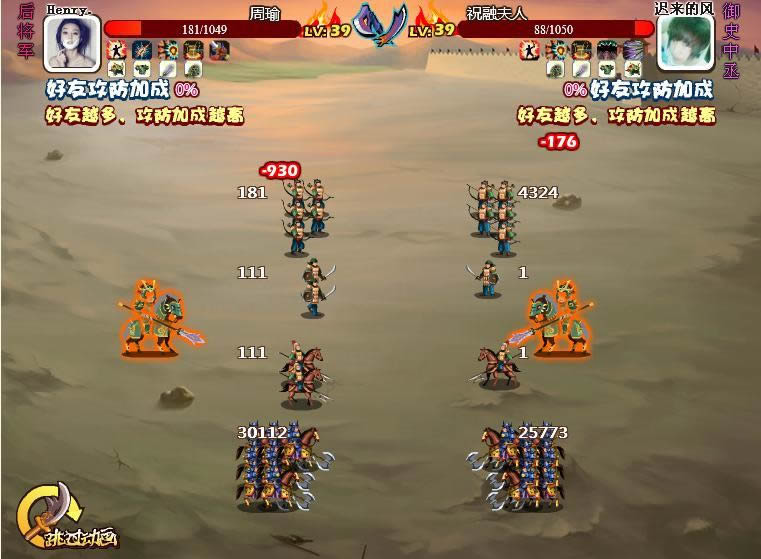
Task: Select the crossed blades emblem between levels
Action: pos(381,24)
